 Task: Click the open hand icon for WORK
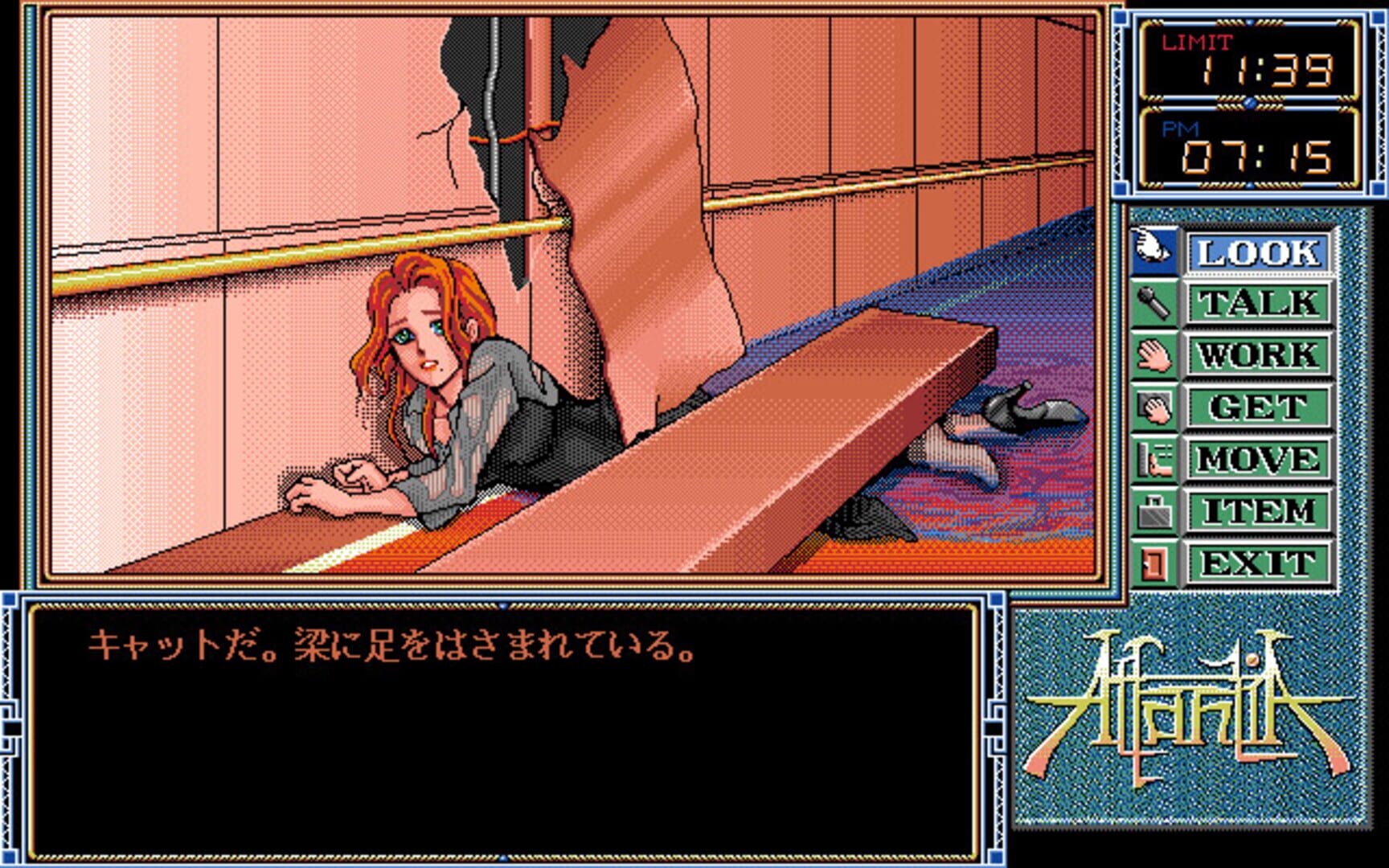[1153, 354]
